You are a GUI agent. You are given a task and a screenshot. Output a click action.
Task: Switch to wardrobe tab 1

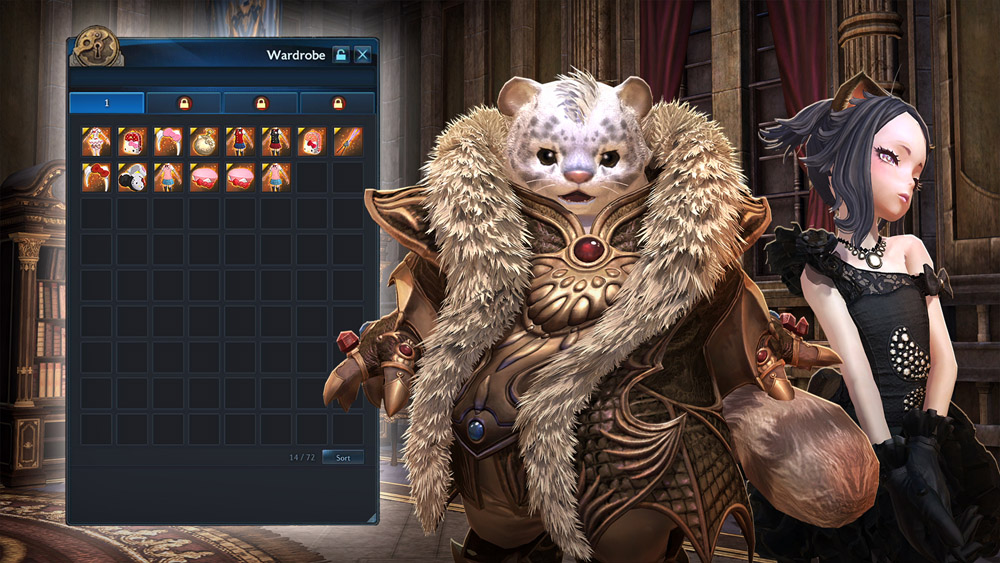click(106, 103)
